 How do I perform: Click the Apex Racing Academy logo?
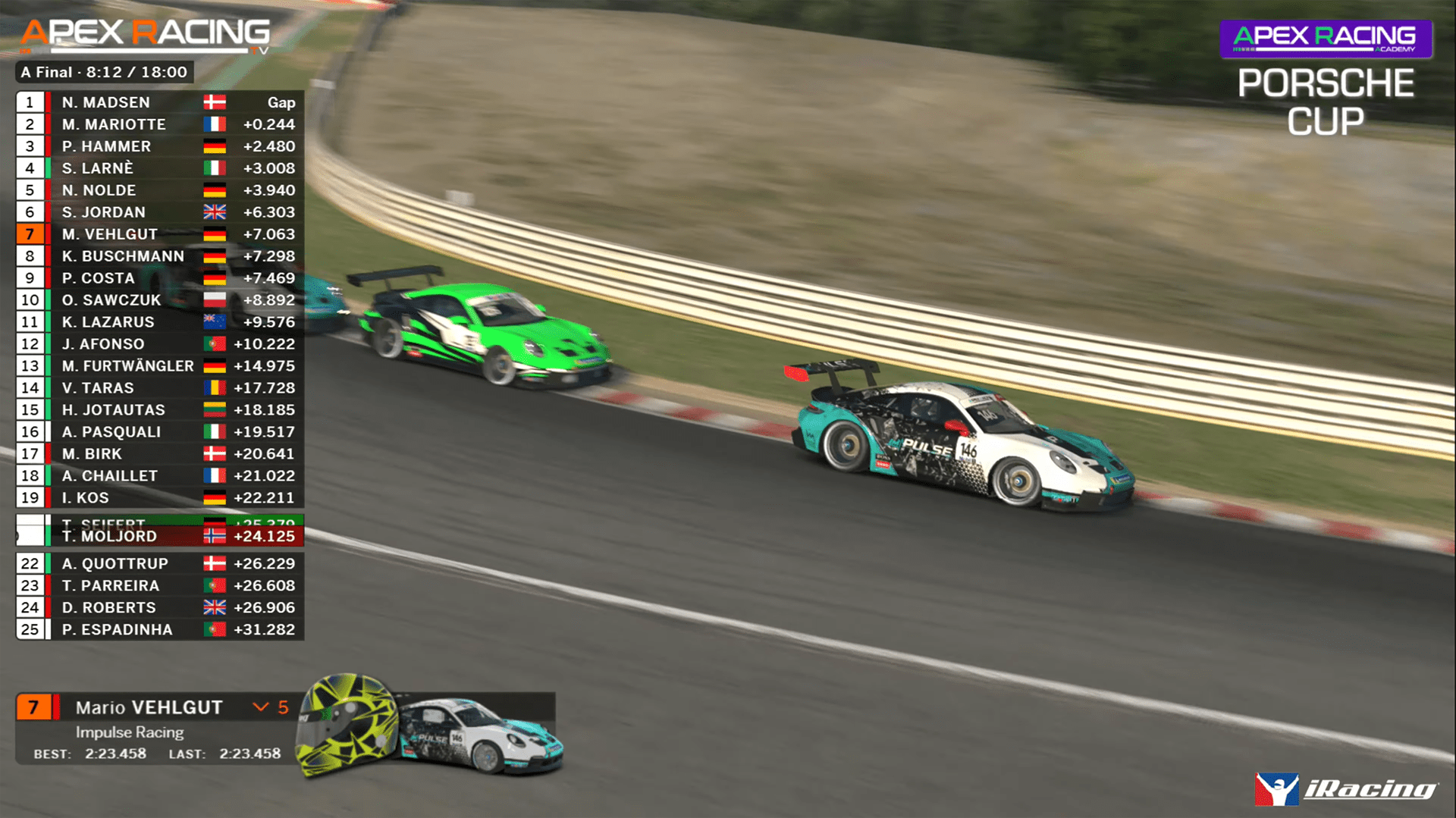pyautogui.click(x=1326, y=38)
